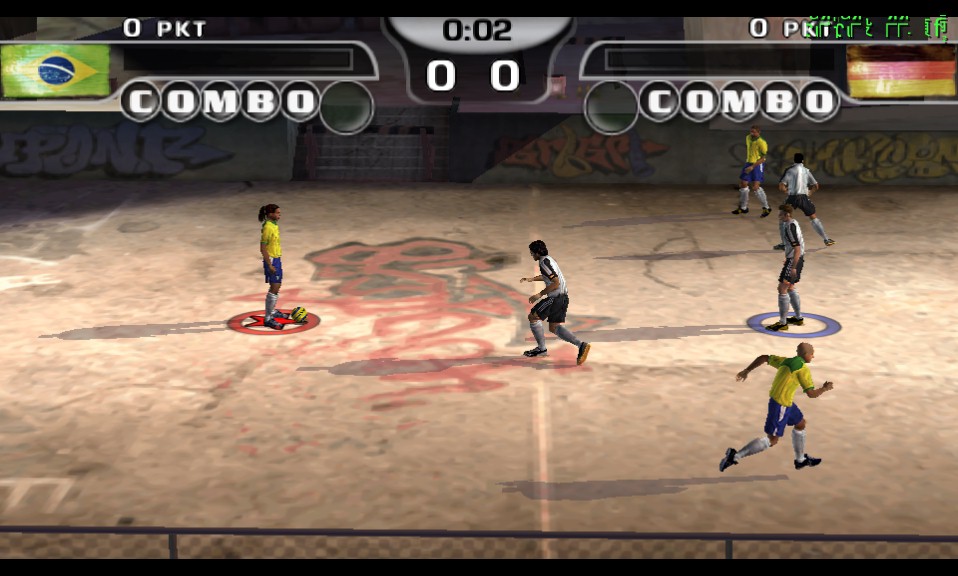
Task: Select the left team's gamebreaker orb
Action: coord(346,107)
